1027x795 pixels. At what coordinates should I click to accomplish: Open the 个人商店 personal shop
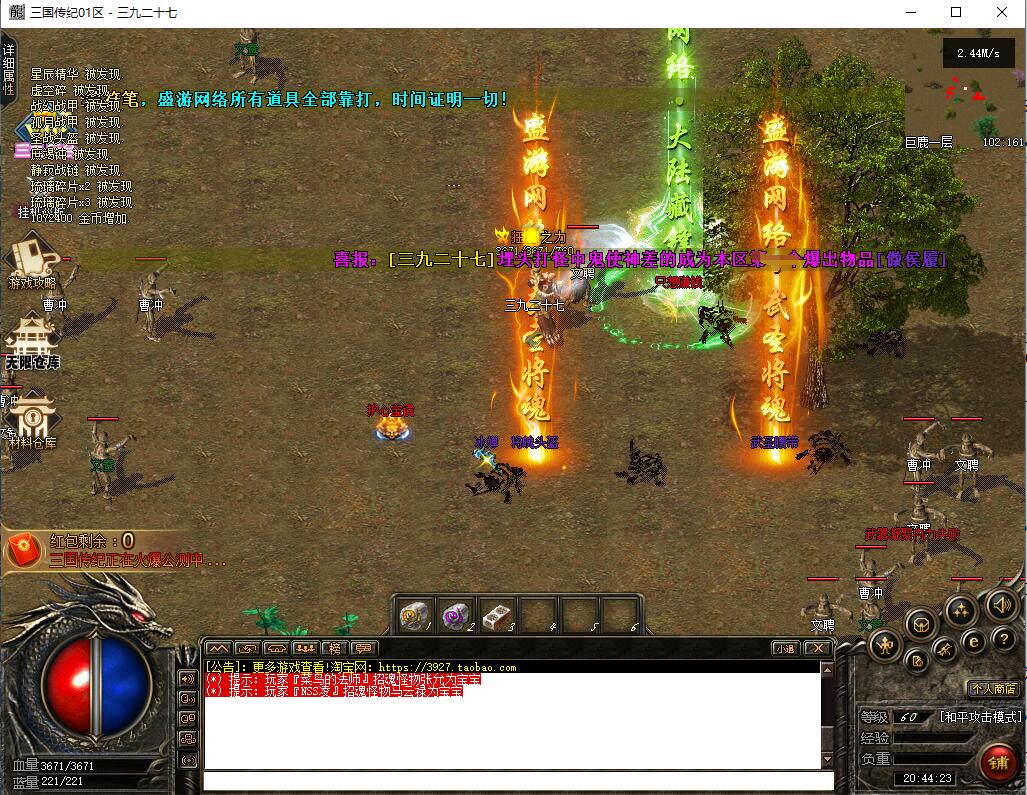click(x=992, y=688)
